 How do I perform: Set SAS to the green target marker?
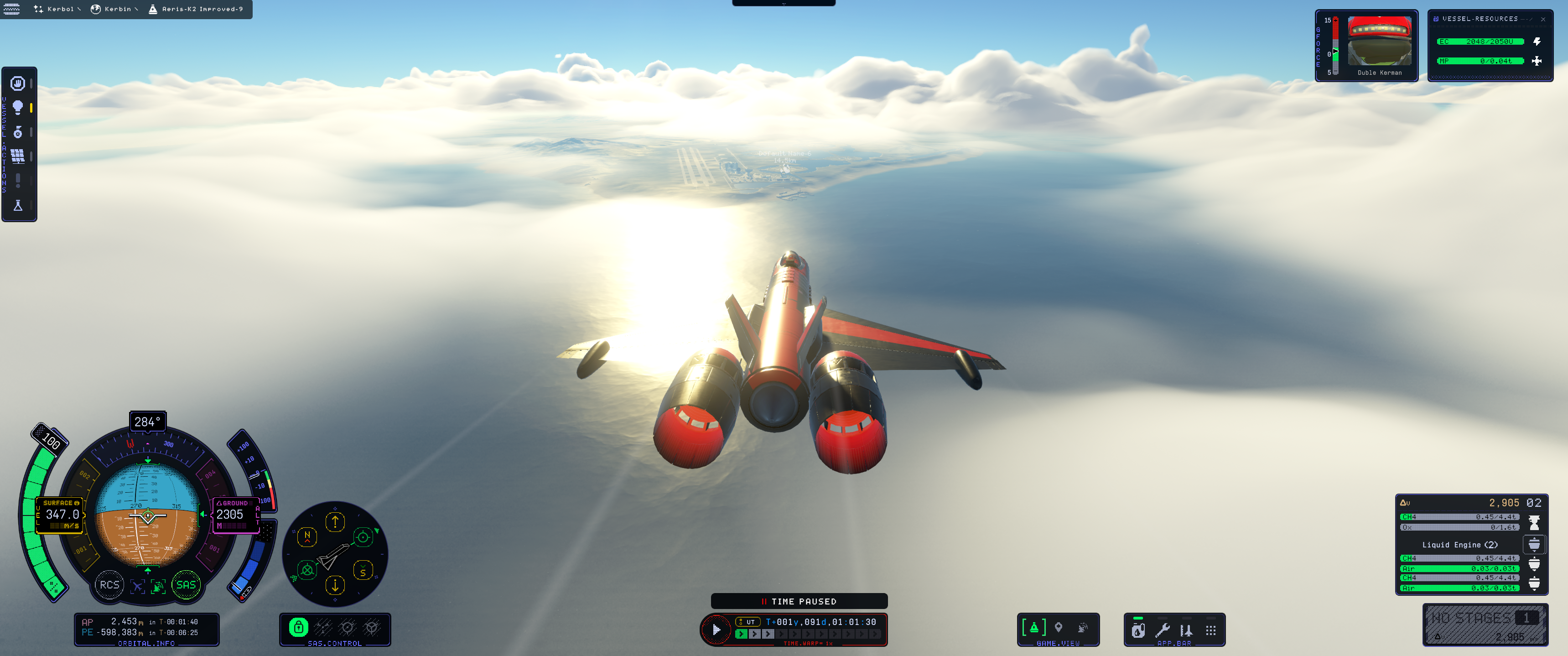tap(363, 536)
